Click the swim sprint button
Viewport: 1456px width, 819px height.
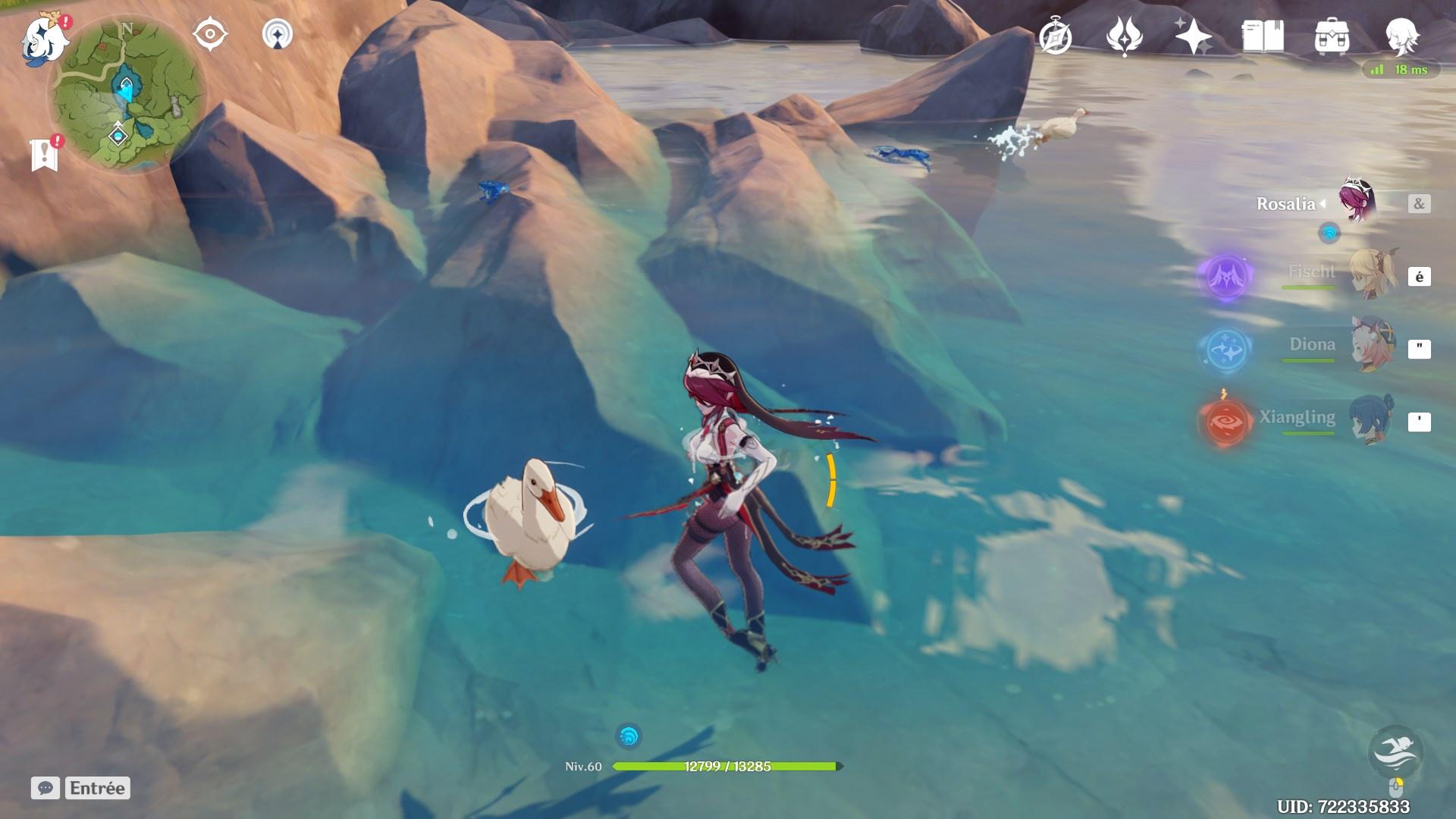tap(1395, 752)
